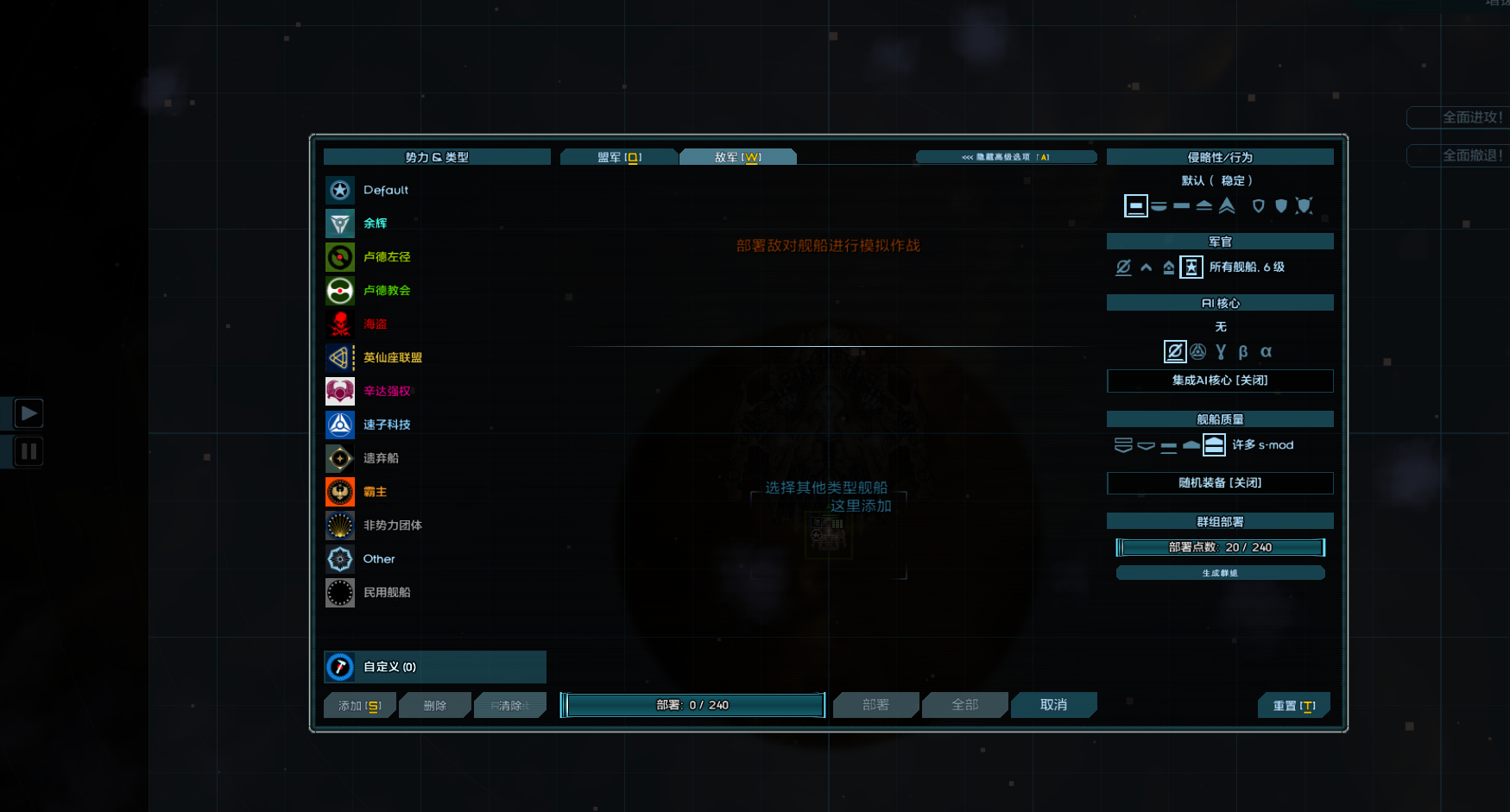Click 生成群组 generate group button
The width and height of the screenshot is (1510, 812).
(1219, 573)
